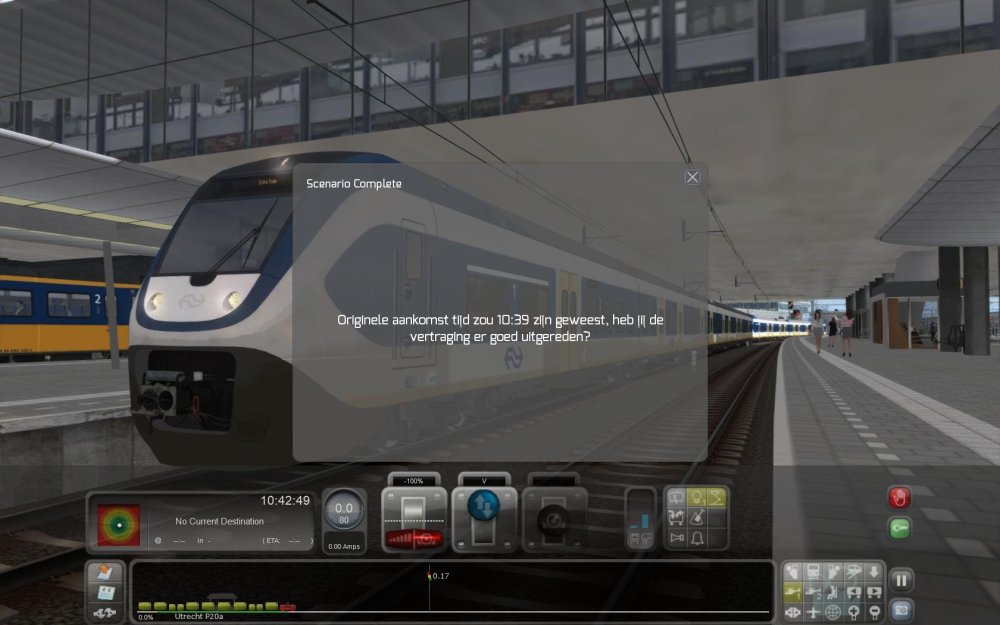This screenshot has width=1000, height=625.
Task: Click the green horn button
Action: click(900, 528)
